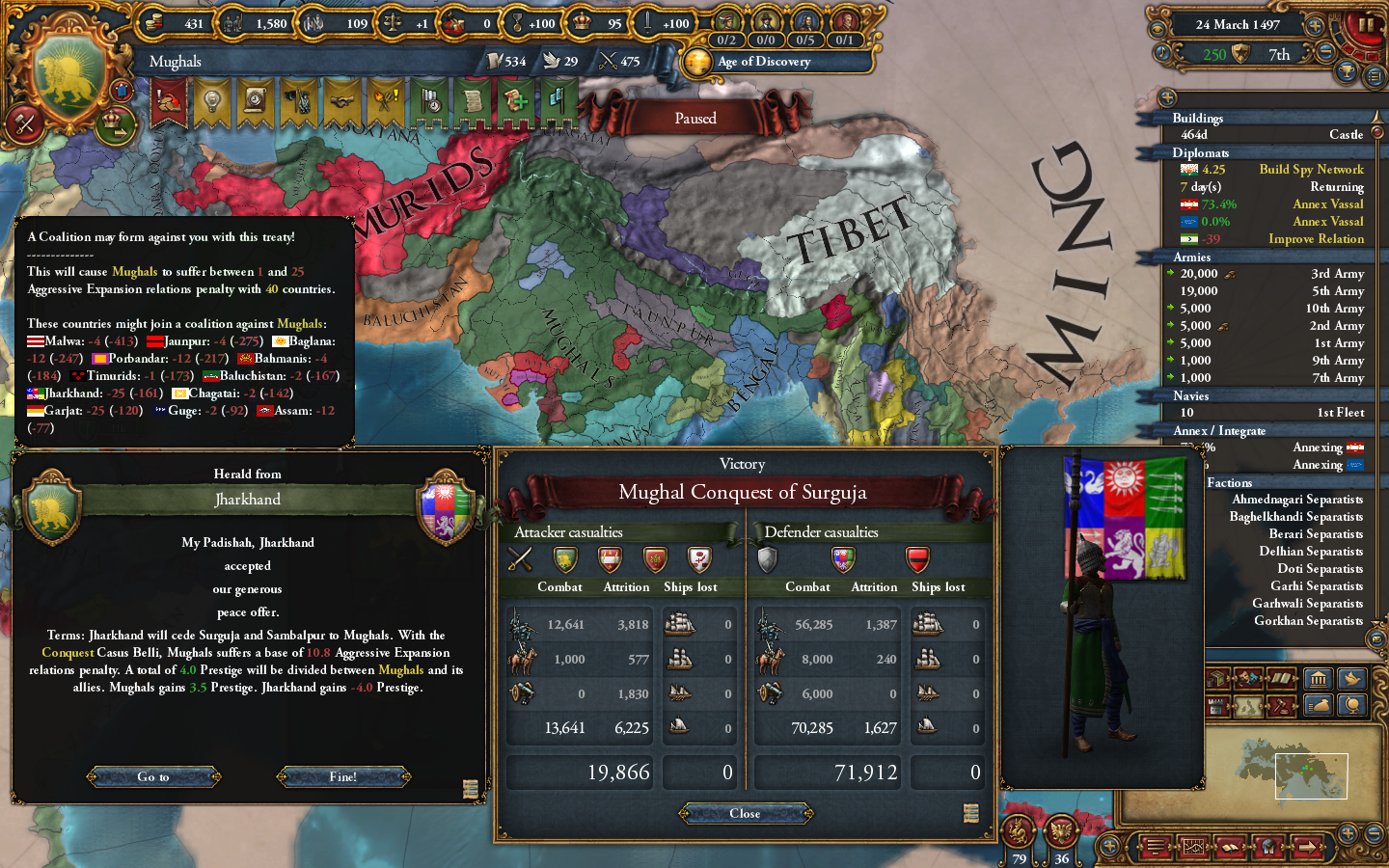Open the graphs chart icon near the bottom right
The image size is (1389, 868).
point(1194,847)
